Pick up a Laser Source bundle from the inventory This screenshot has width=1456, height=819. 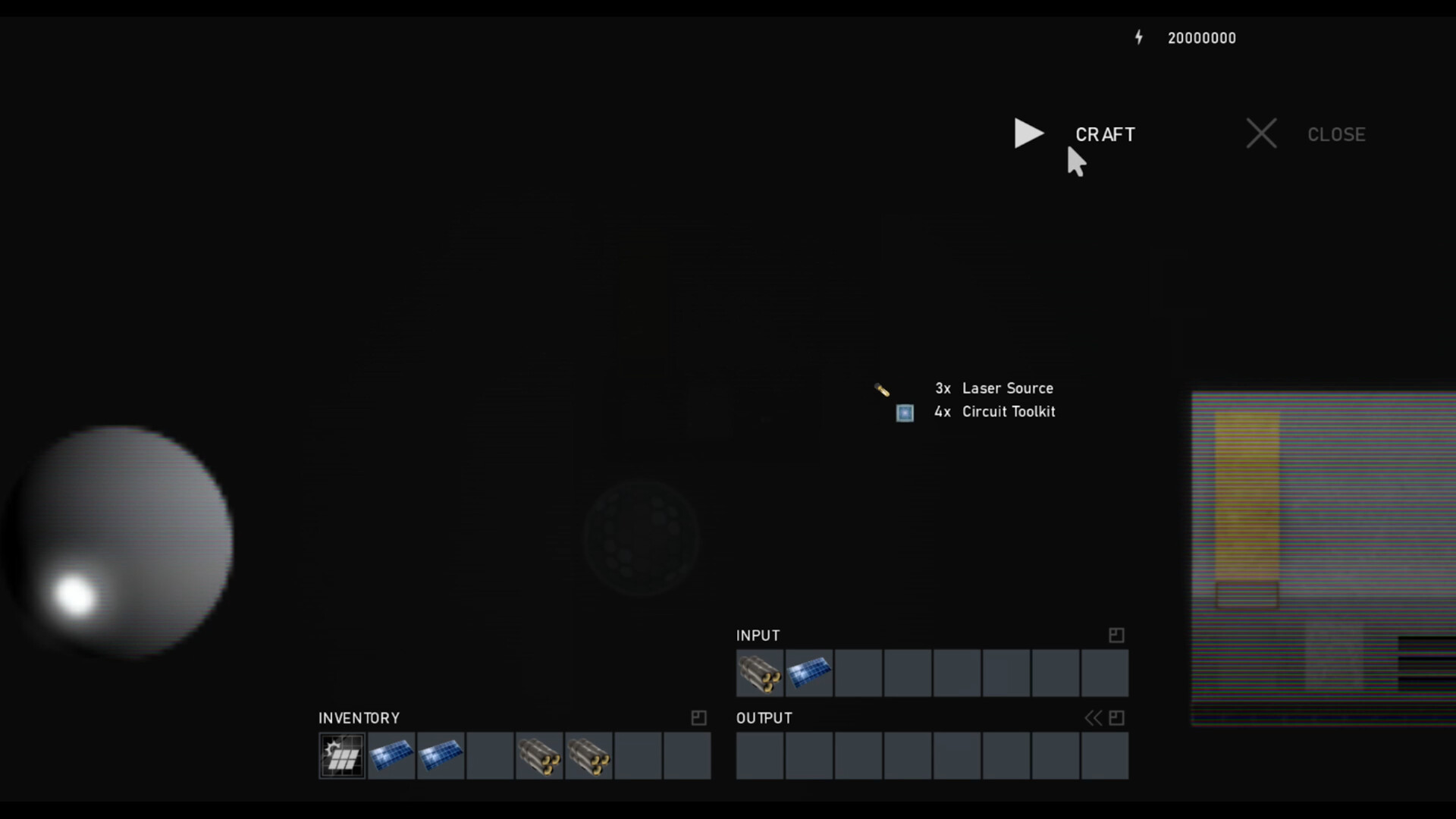click(539, 755)
